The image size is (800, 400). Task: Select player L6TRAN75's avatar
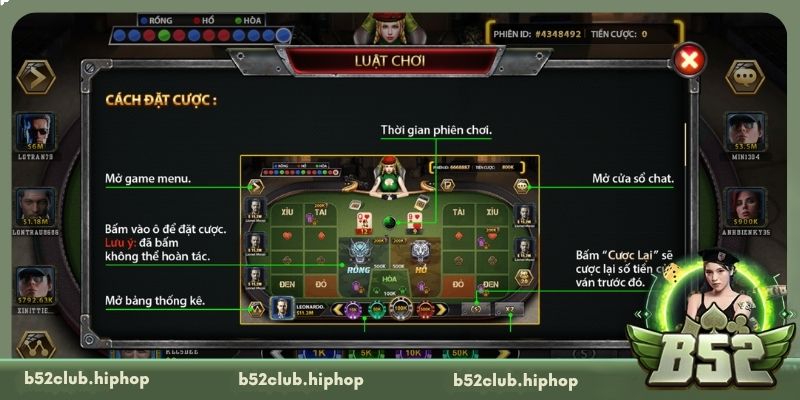35,130
